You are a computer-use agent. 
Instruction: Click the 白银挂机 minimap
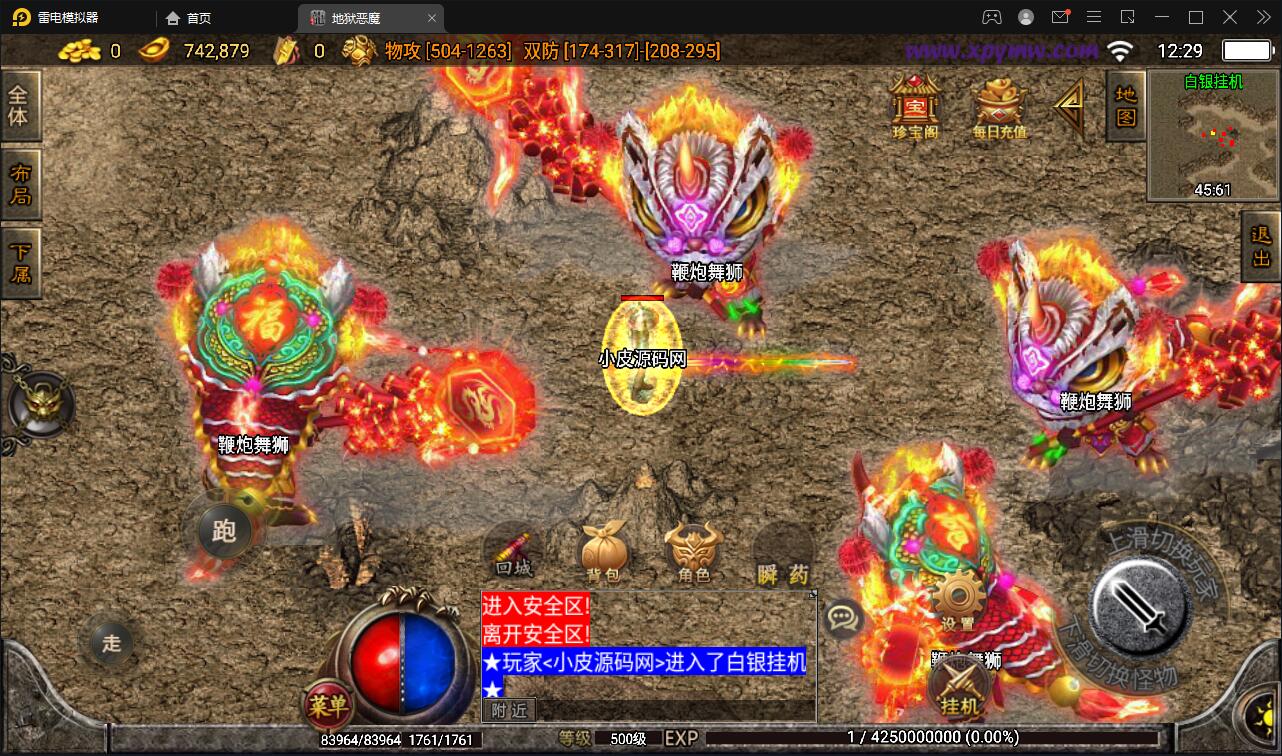[1212, 135]
